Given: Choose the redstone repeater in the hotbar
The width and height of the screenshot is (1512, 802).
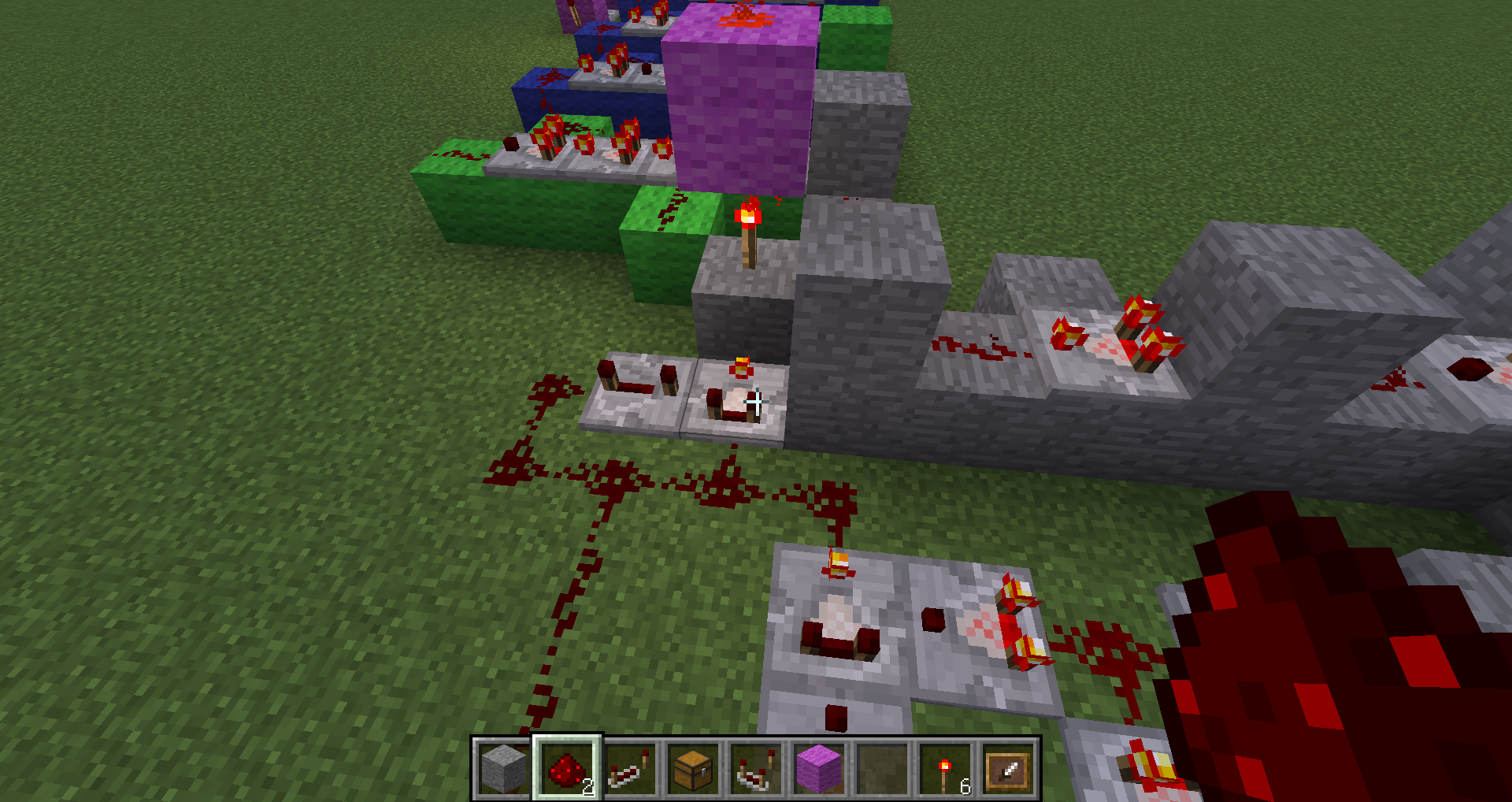Looking at the screenshot, I should coord(630,768).
